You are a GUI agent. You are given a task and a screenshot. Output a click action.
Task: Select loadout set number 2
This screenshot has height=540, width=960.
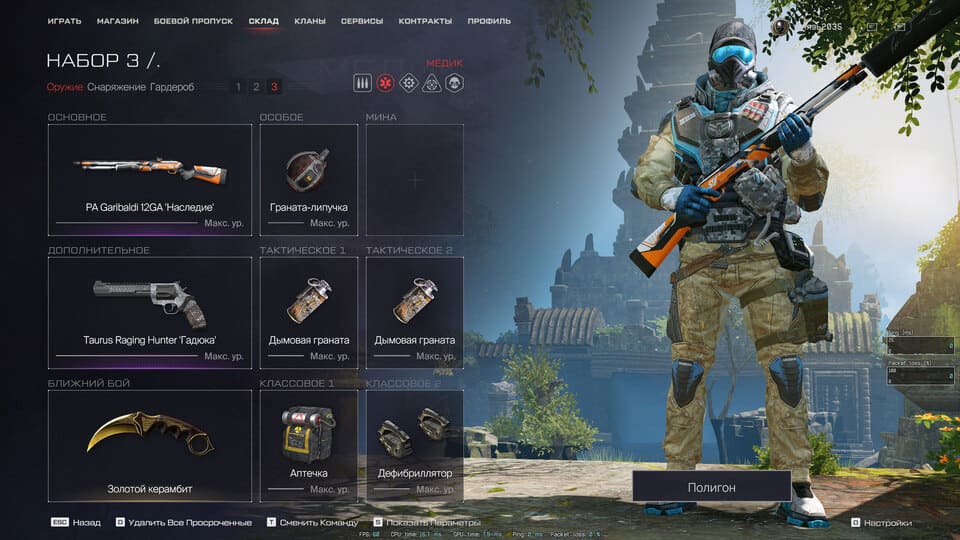tap(256, 87)
